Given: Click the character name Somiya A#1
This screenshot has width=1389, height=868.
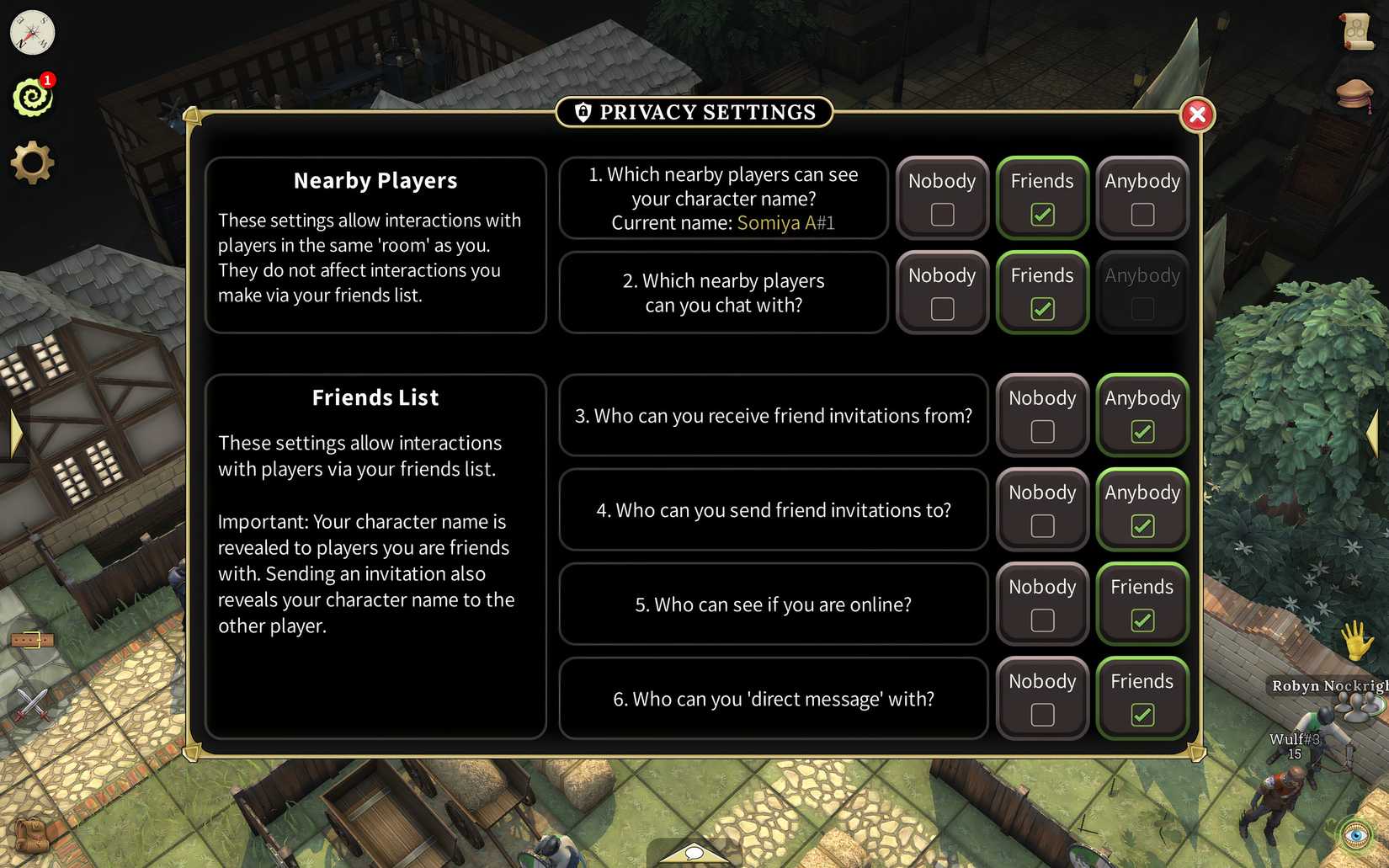Looking at the screenshot, I should tap(785, 223).
